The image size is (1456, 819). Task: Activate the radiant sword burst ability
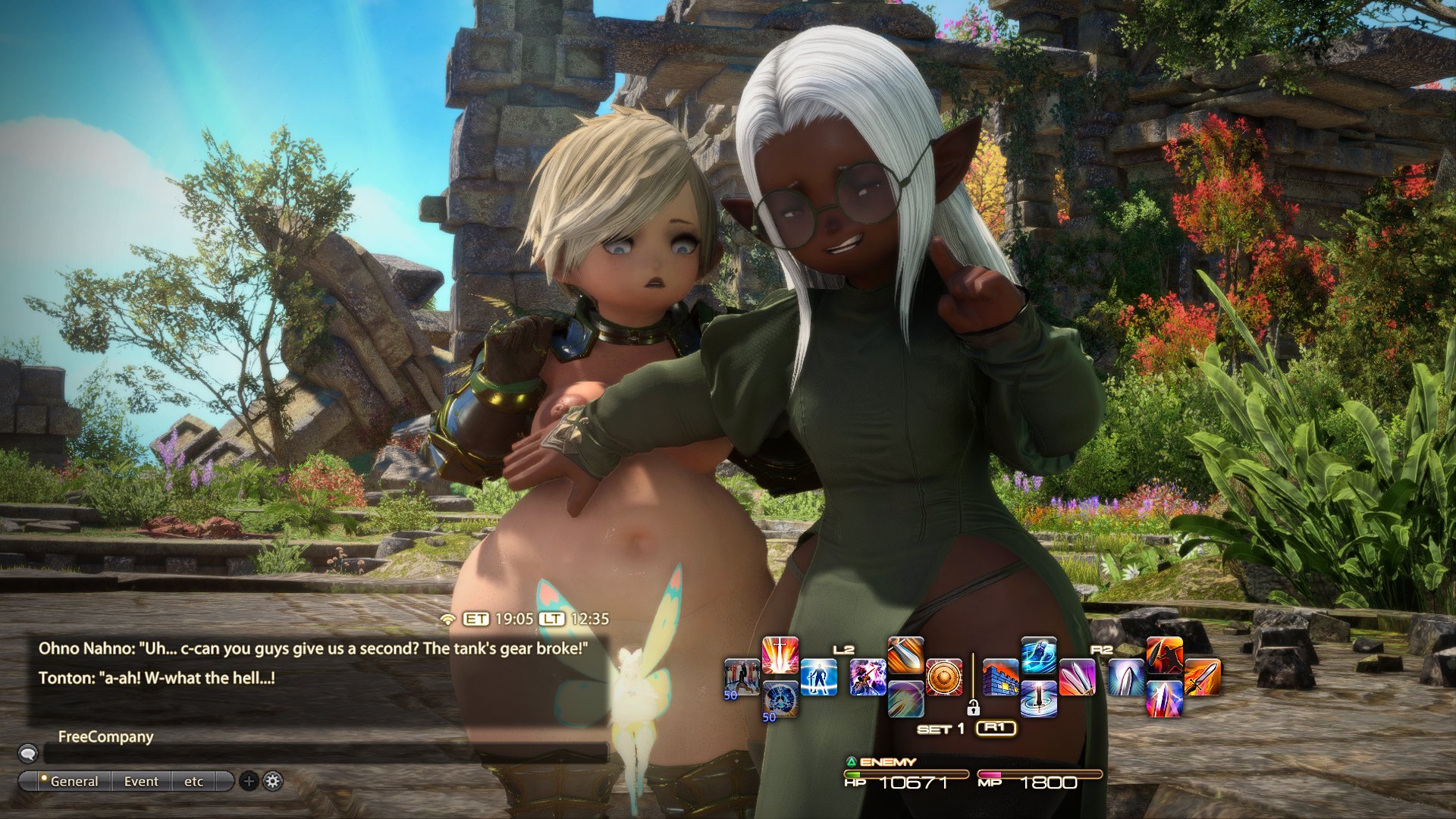(x=780, y=656)
